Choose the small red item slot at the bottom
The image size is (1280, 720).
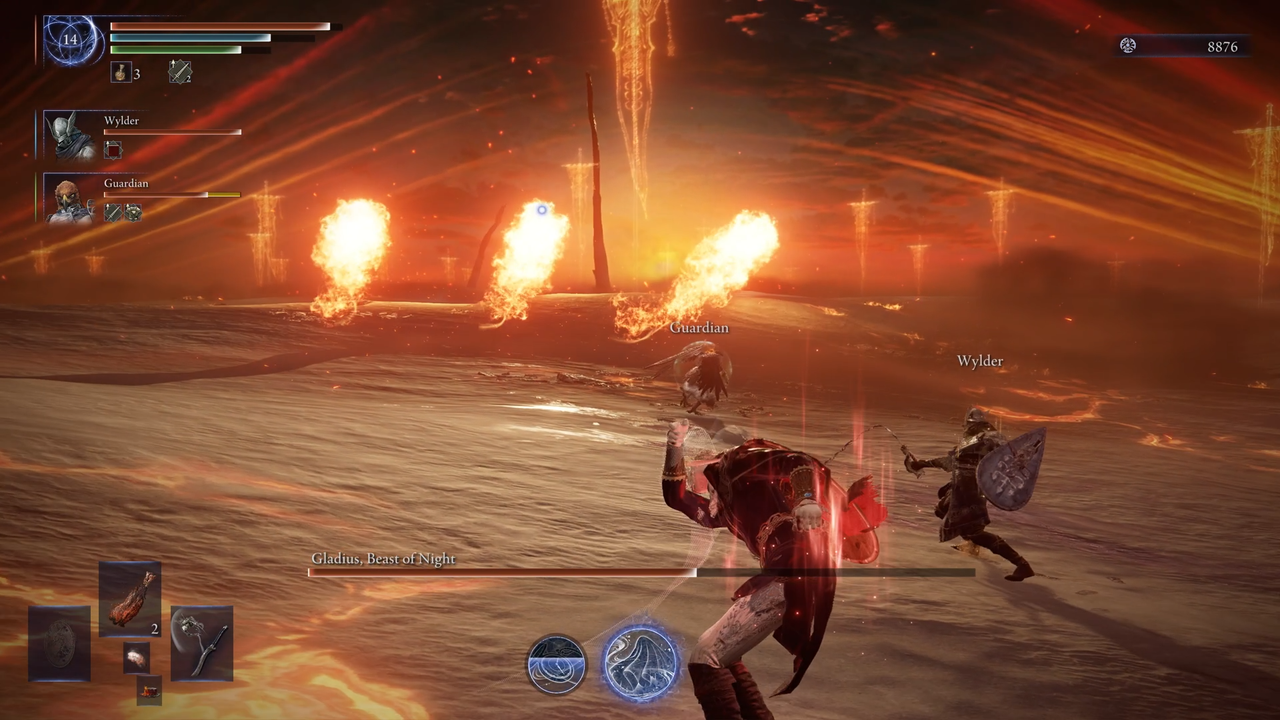coord(149,689)
